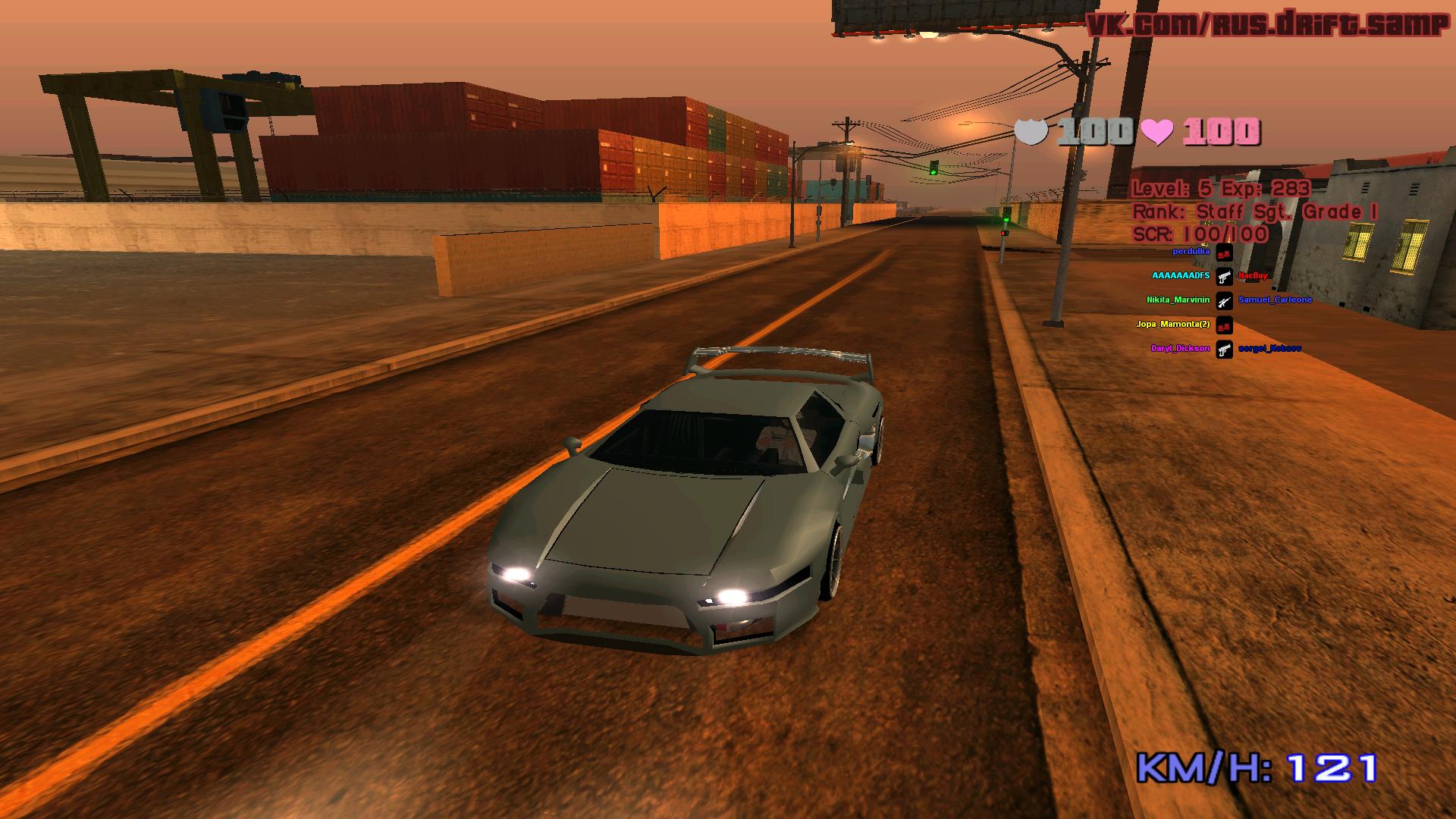Open the vk.com/rus.drift.samp watermark link
The width and height of the screenshot is (1456, 819).
(x=1266, y=24)
